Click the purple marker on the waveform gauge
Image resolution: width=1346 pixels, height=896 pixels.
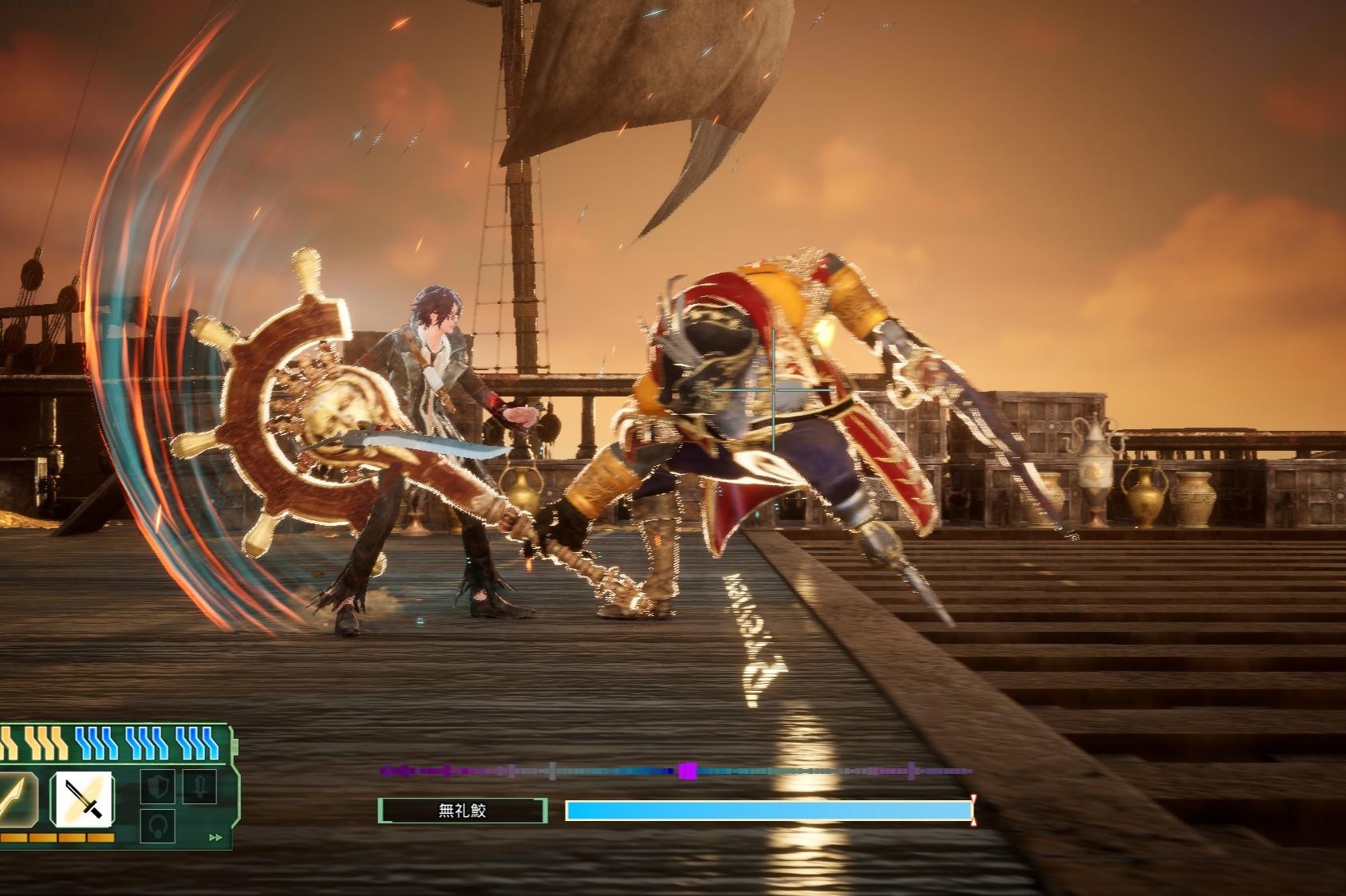tap(687, 771)
